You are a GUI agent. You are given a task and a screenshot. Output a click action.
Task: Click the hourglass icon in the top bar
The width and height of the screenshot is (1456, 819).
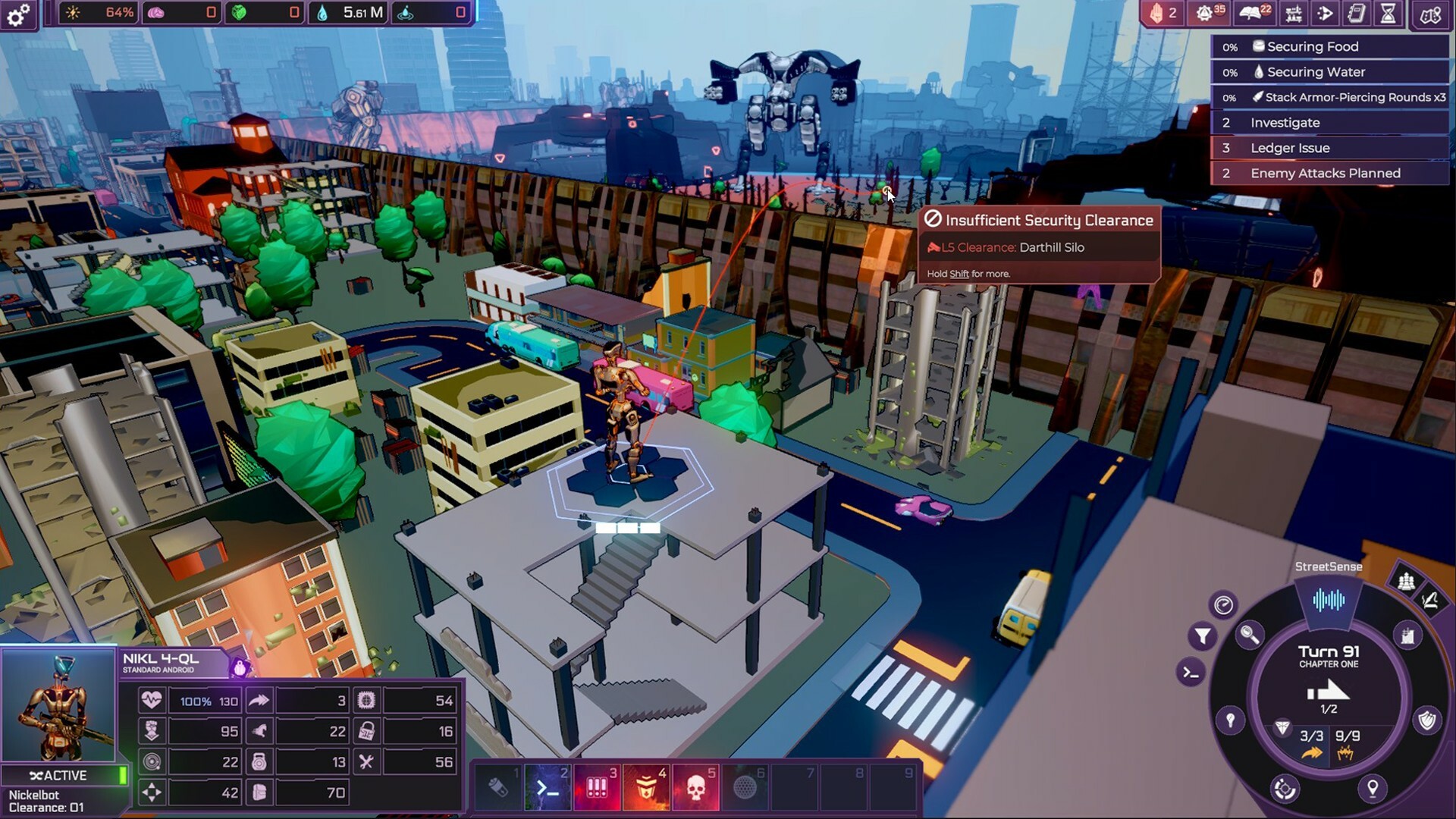coord(1388,14)
